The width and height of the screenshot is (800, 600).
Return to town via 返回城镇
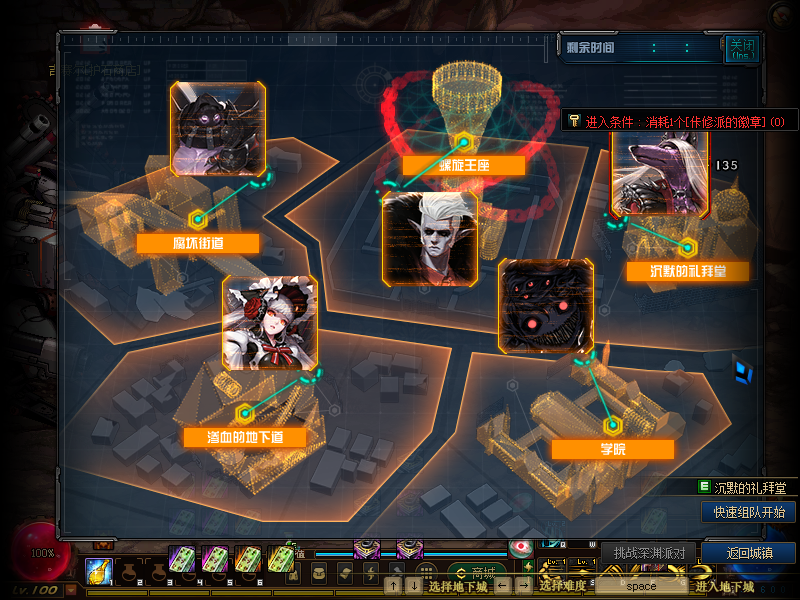[x=748, y=553]
